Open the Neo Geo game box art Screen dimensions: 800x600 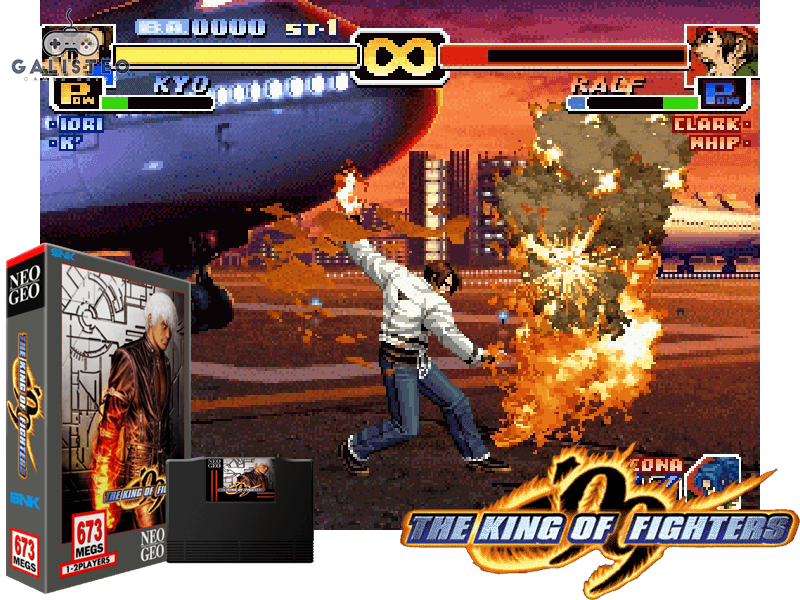[x=97, y=420]
